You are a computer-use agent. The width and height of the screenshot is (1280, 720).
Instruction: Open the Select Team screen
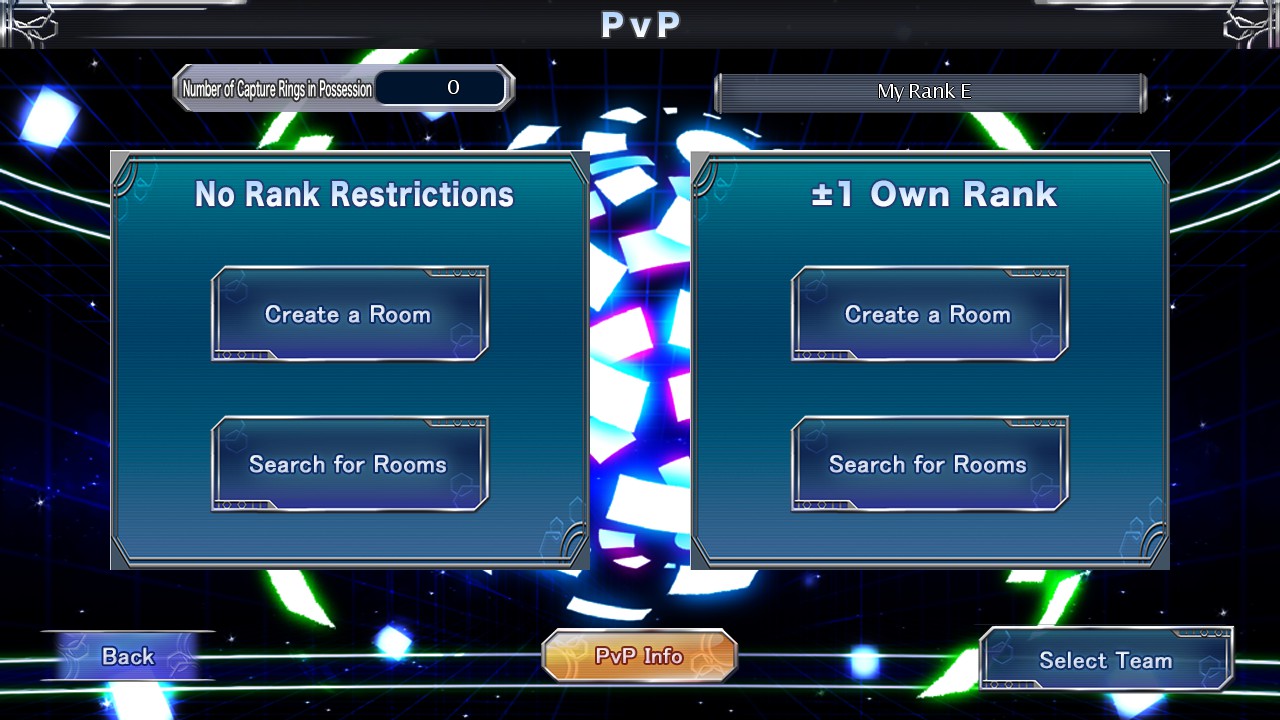(1105, 660)
